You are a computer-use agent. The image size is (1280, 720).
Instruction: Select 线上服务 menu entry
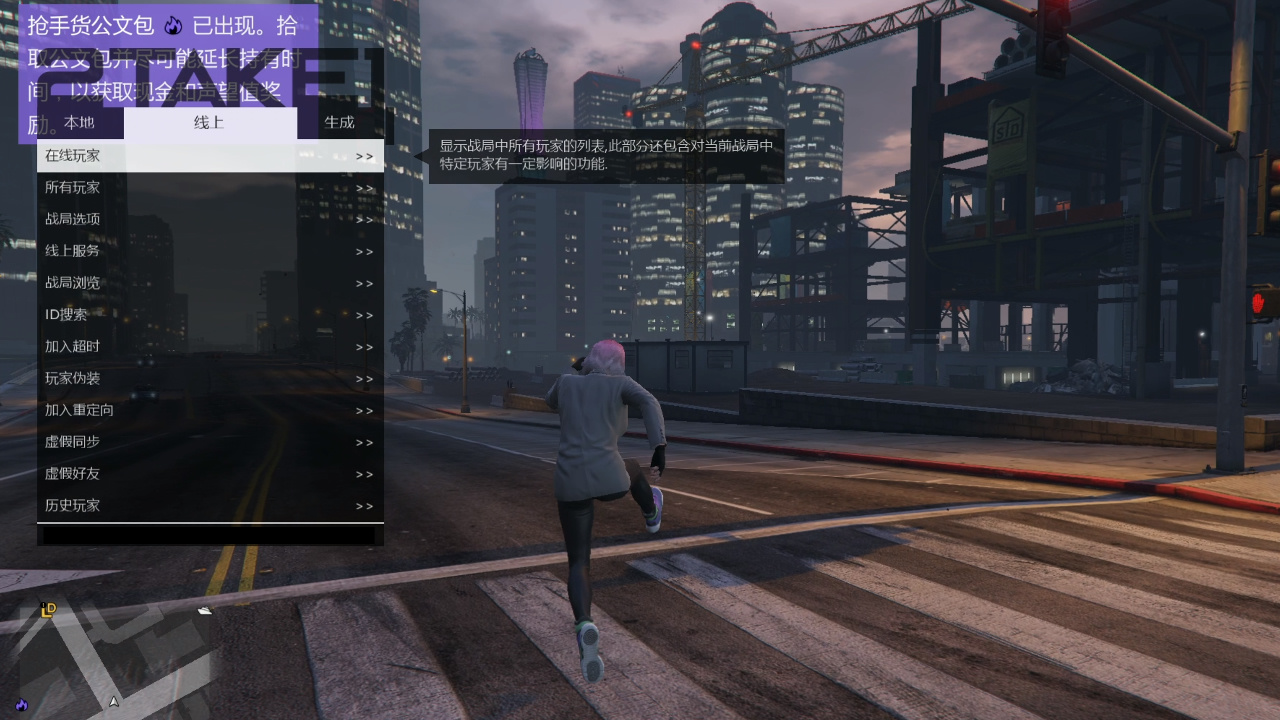pyautogui.click(x=210, y=251)
